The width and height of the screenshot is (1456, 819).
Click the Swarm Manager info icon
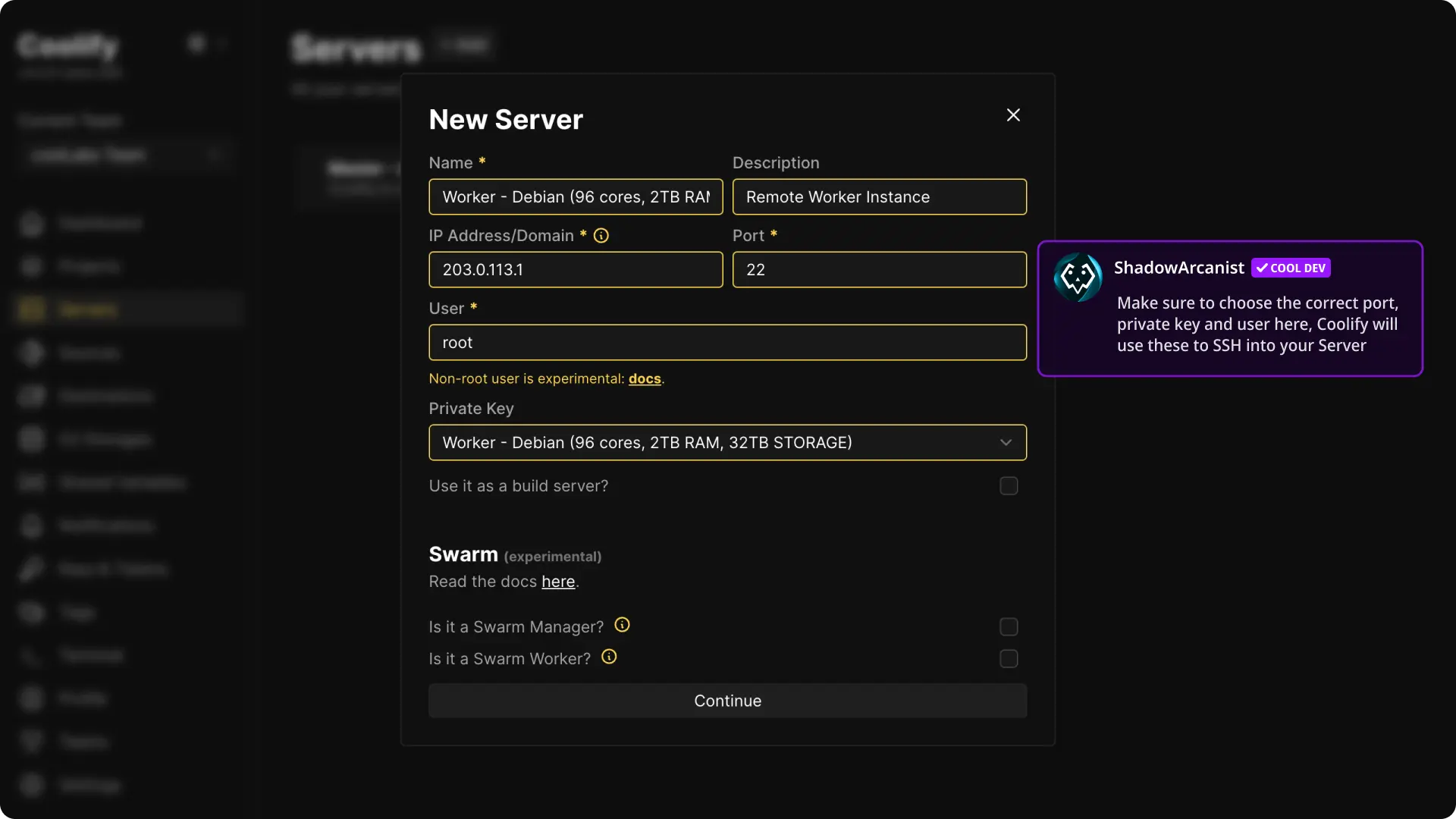coord(622,625)
